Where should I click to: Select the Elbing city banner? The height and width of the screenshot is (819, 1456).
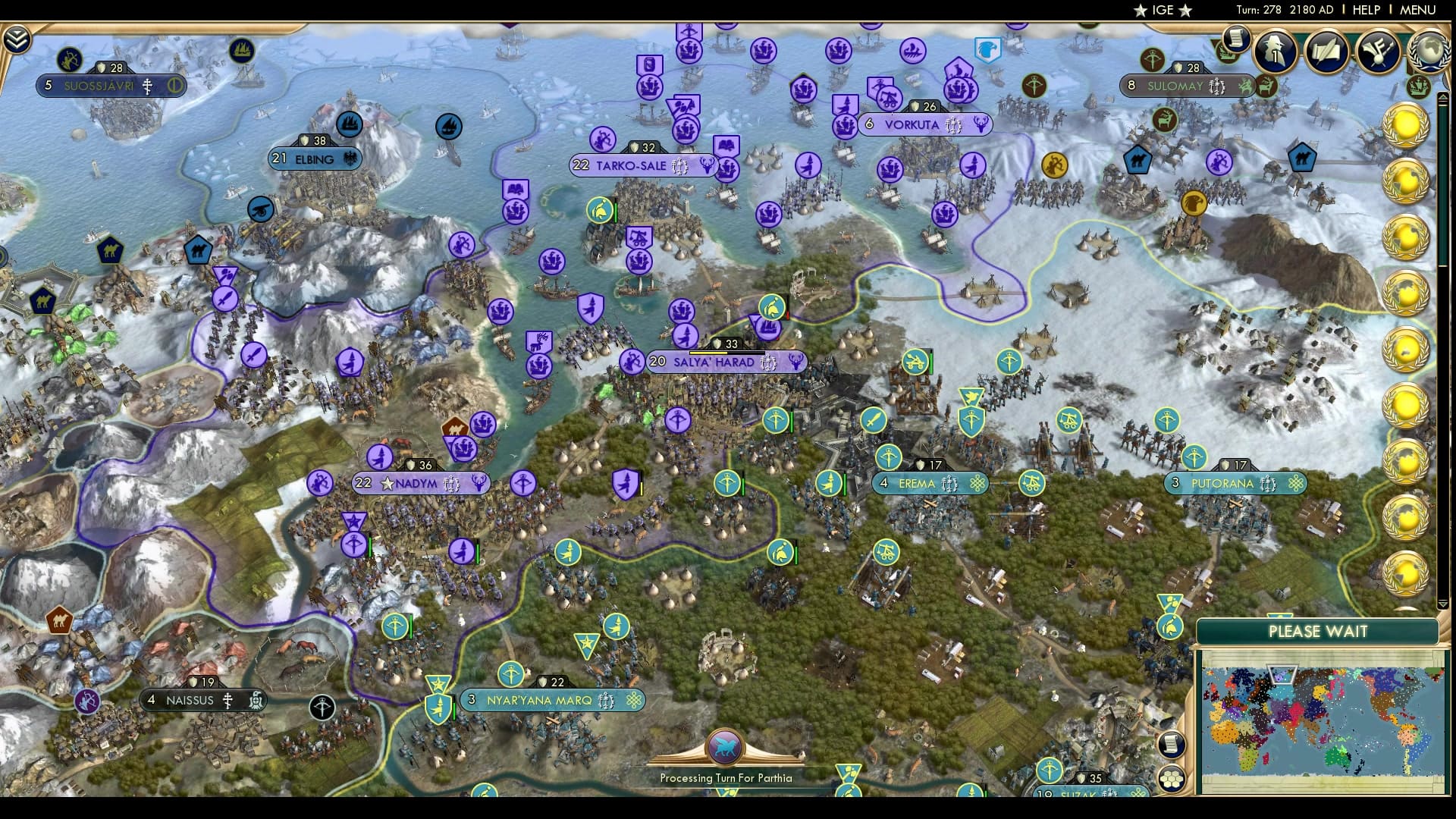314,158
